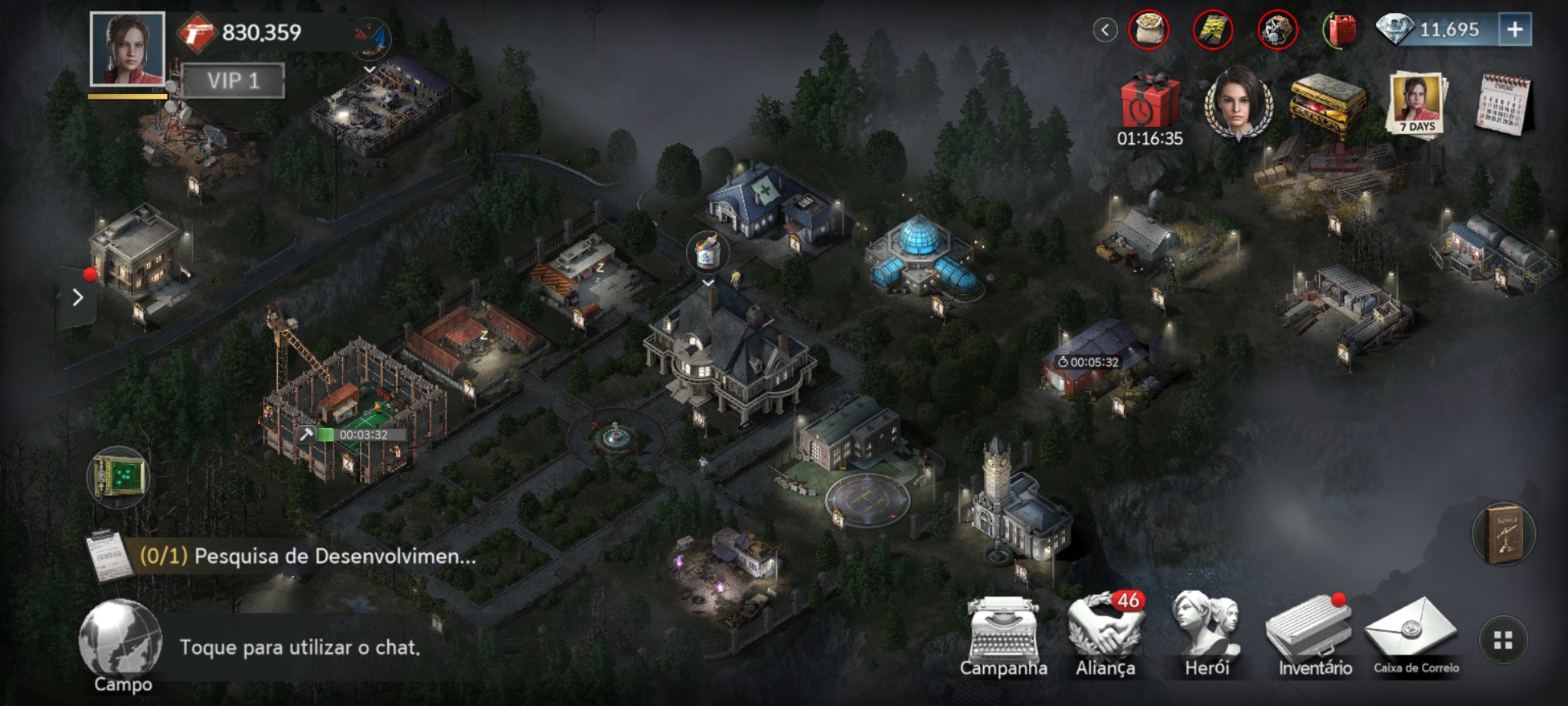
Task: Go to the Campo world map
Action: pos(121,644)
